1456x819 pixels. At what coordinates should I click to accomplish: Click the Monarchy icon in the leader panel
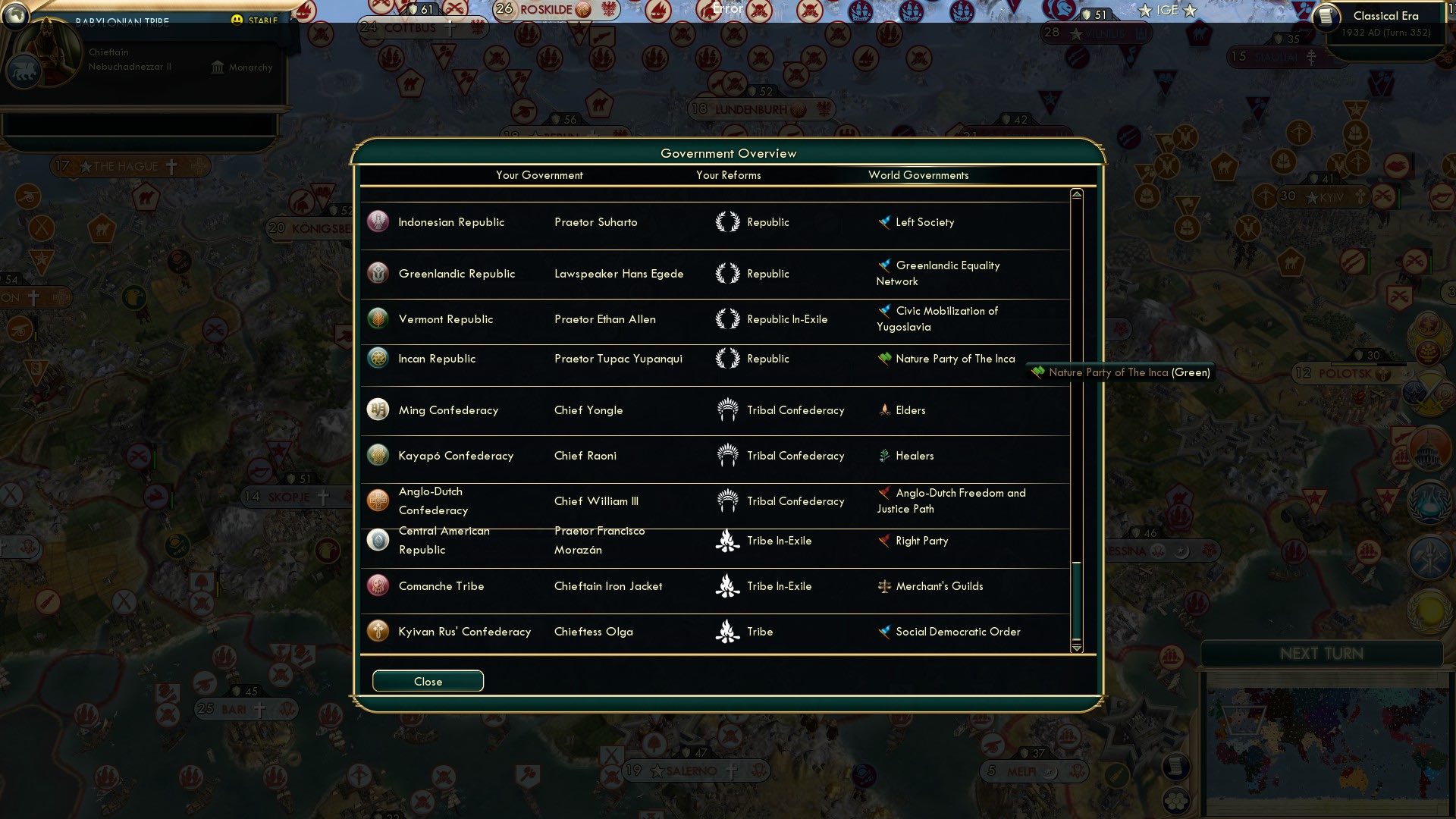[217, 67]
